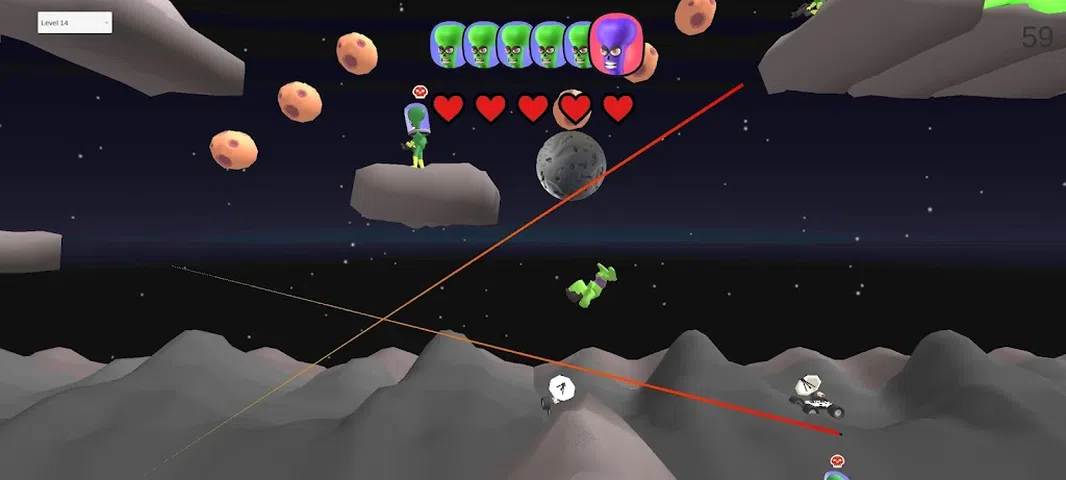This screenshot has height=480, width=1066.
Task: Select the purple alien portrait
Action: point(614,44)
